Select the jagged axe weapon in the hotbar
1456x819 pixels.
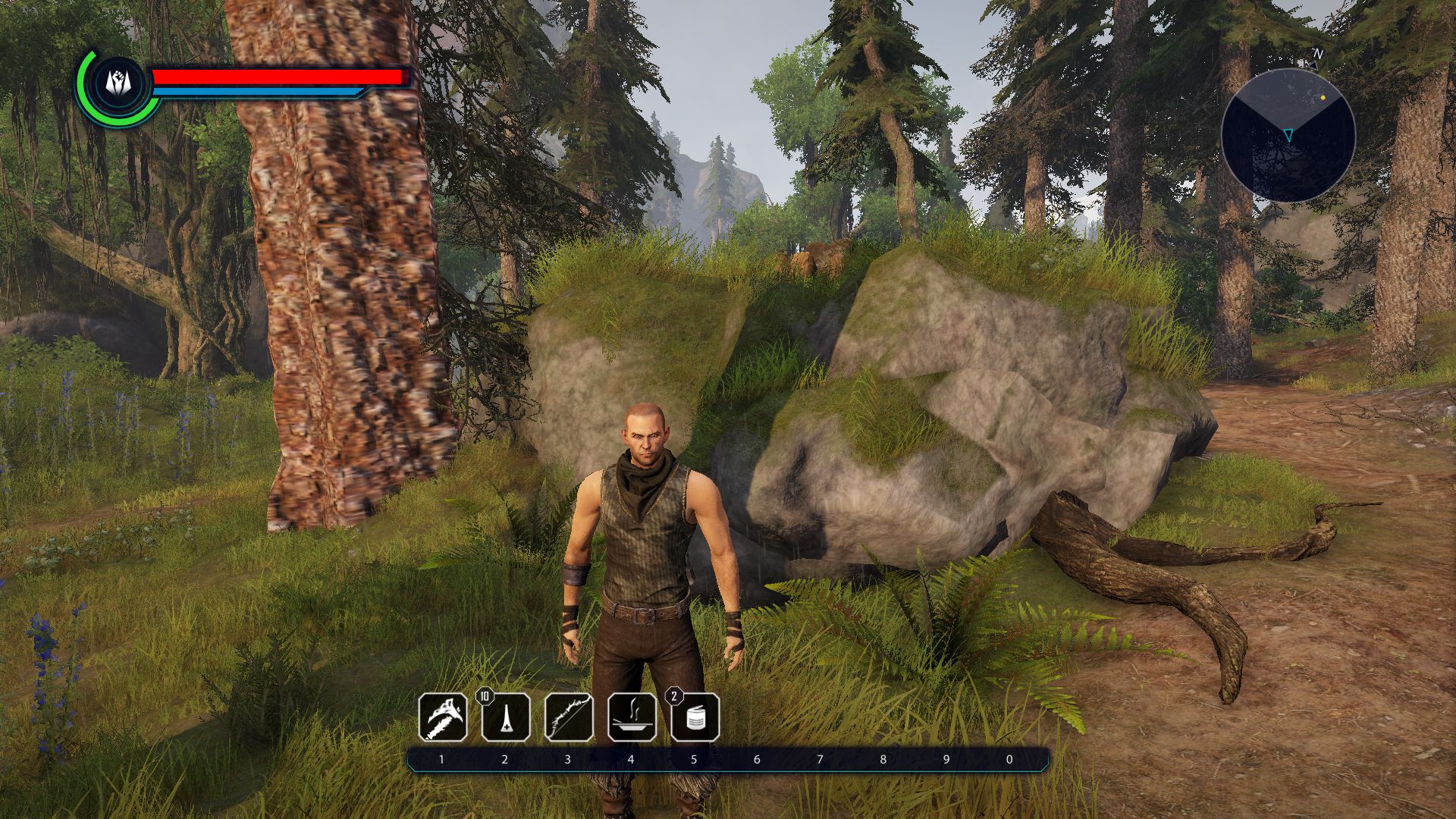[x=443, y=717]
